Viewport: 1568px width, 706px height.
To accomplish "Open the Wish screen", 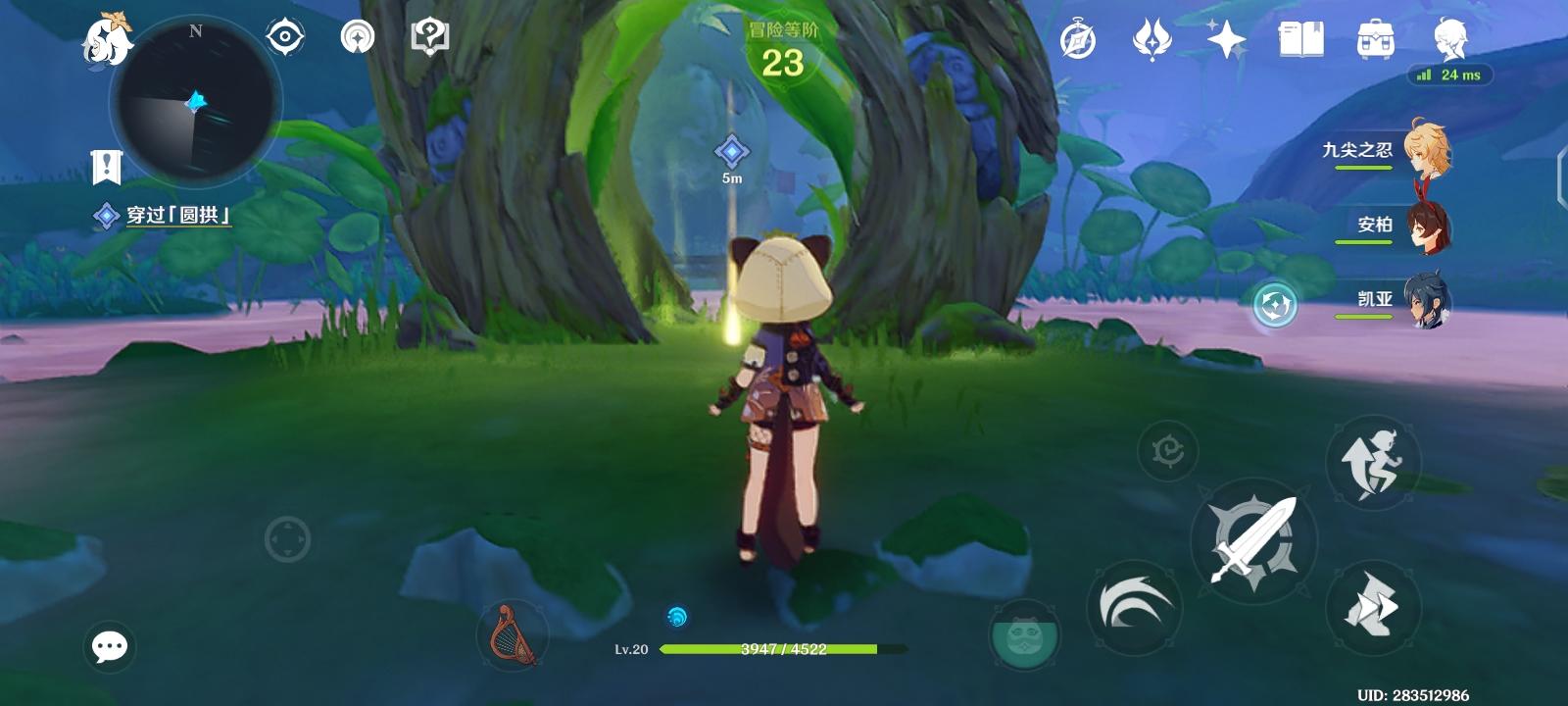I will pyautogui.click(x=1151, y=39).
